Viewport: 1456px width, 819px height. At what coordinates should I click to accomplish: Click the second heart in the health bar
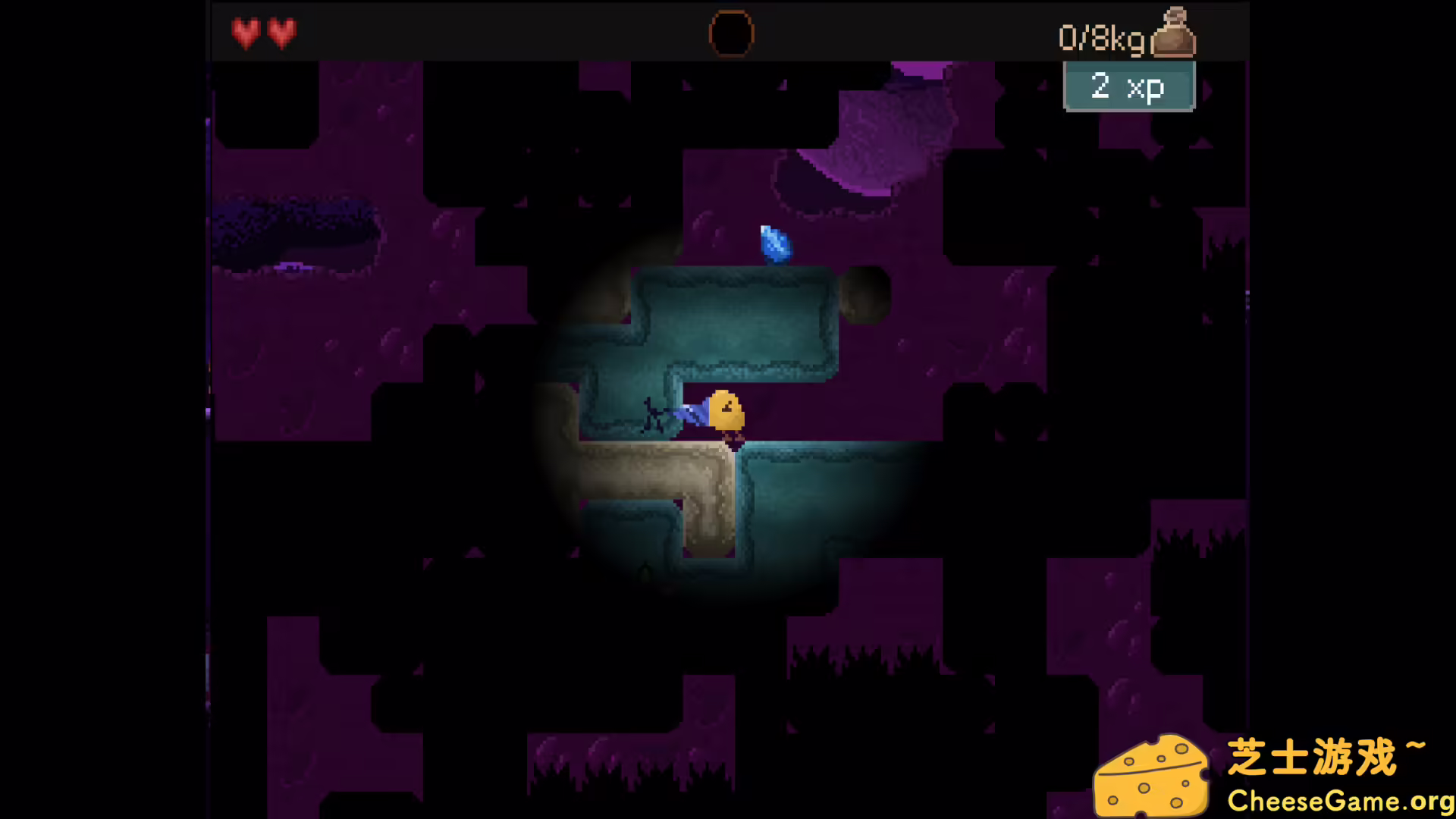[x=282, y=33]
